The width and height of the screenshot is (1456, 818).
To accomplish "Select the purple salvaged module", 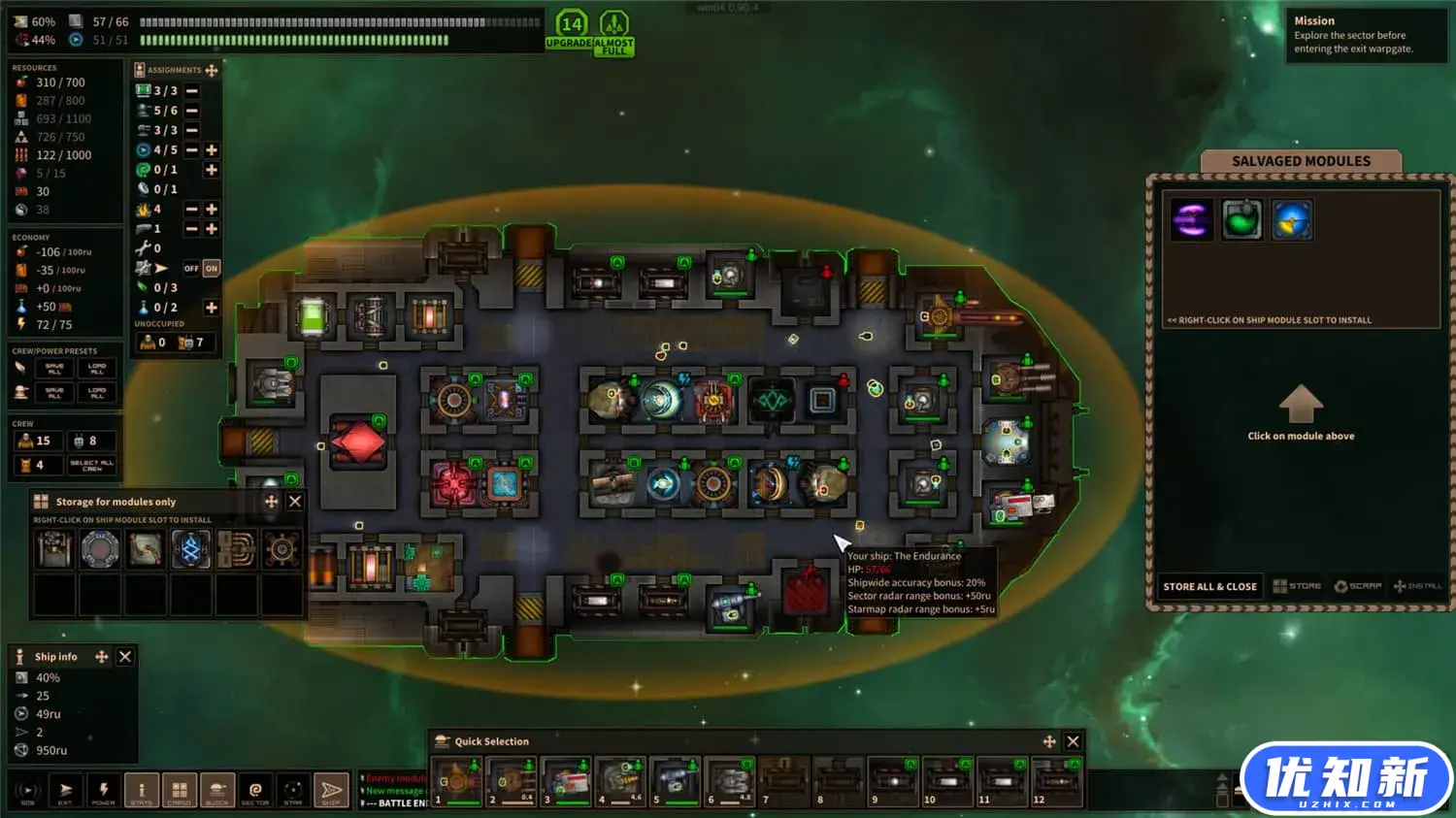I will point(1191,219).
